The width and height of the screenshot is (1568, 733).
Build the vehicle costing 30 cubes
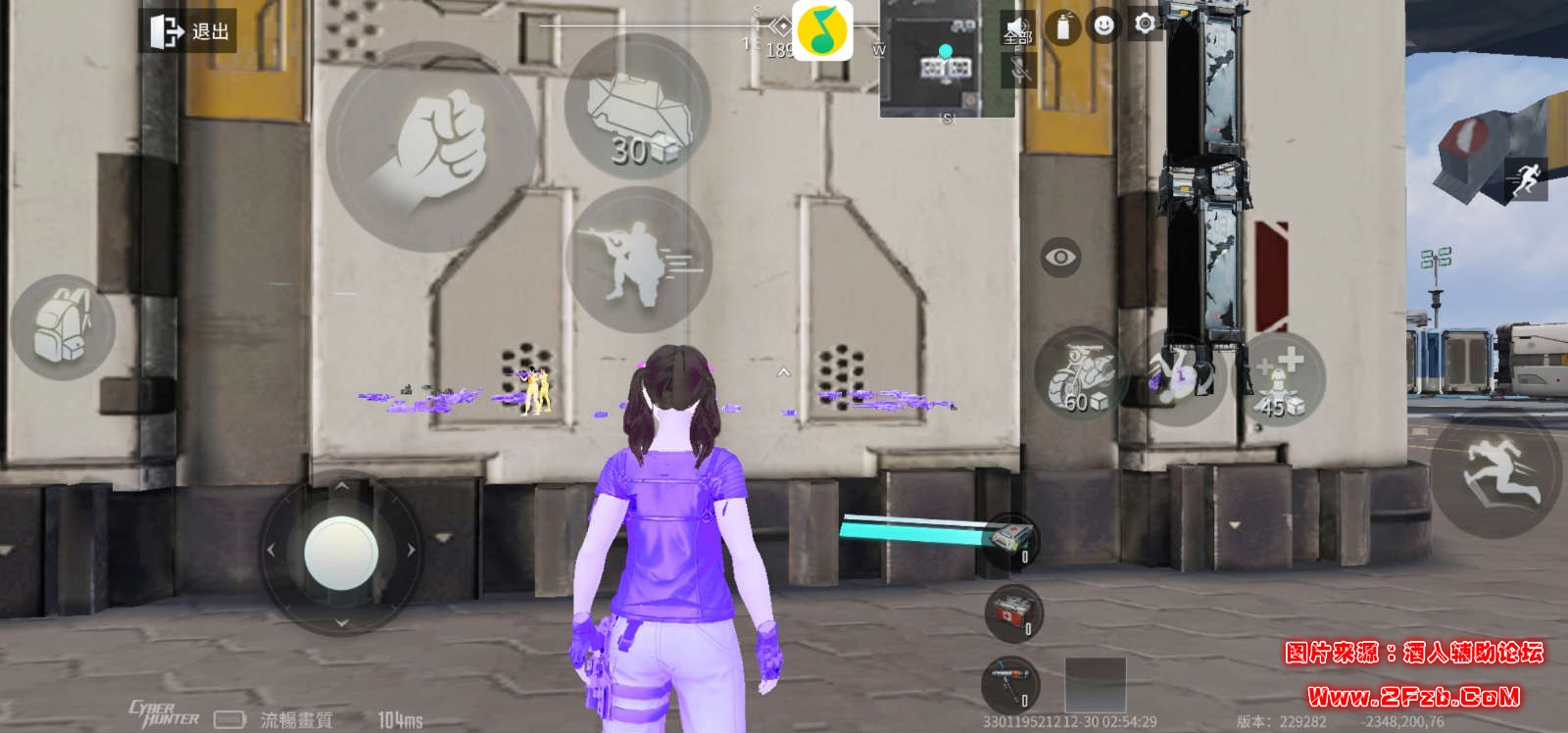point(637,108)
